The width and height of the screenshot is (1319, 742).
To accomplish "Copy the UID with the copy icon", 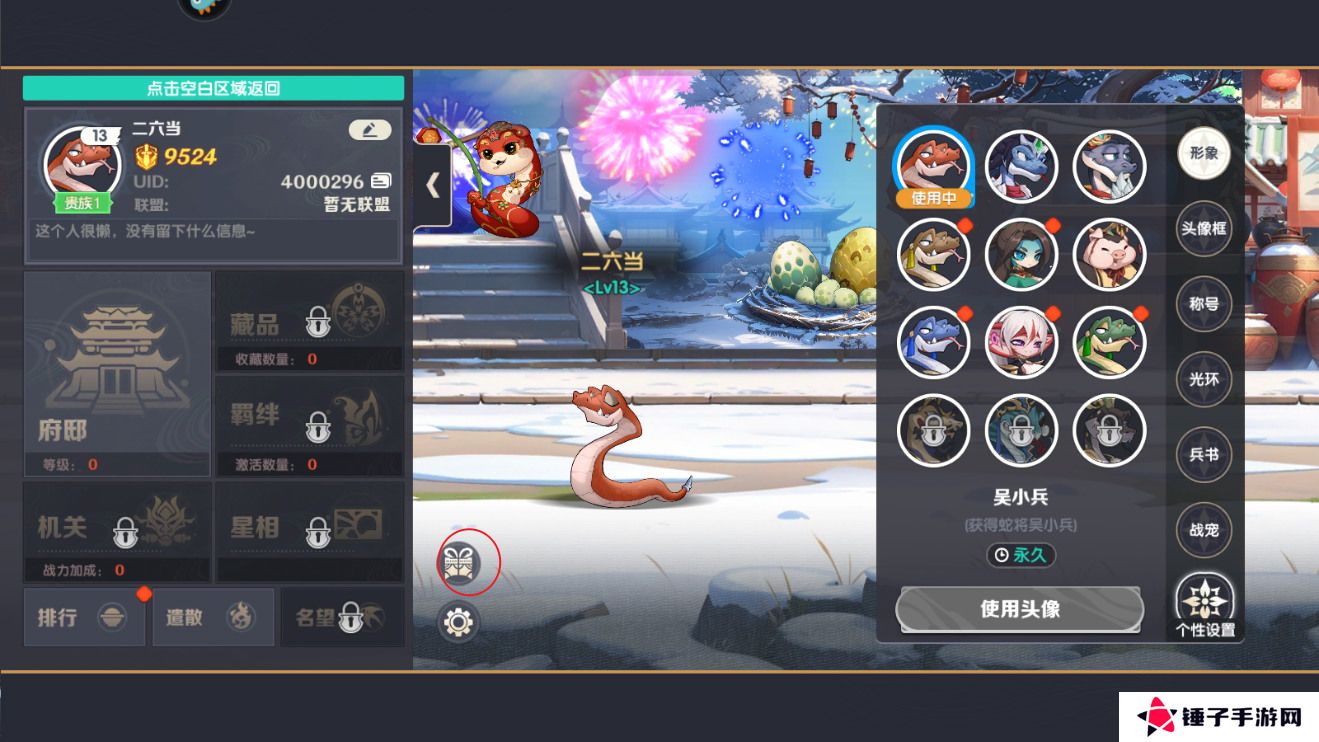I will coord(381,181).
